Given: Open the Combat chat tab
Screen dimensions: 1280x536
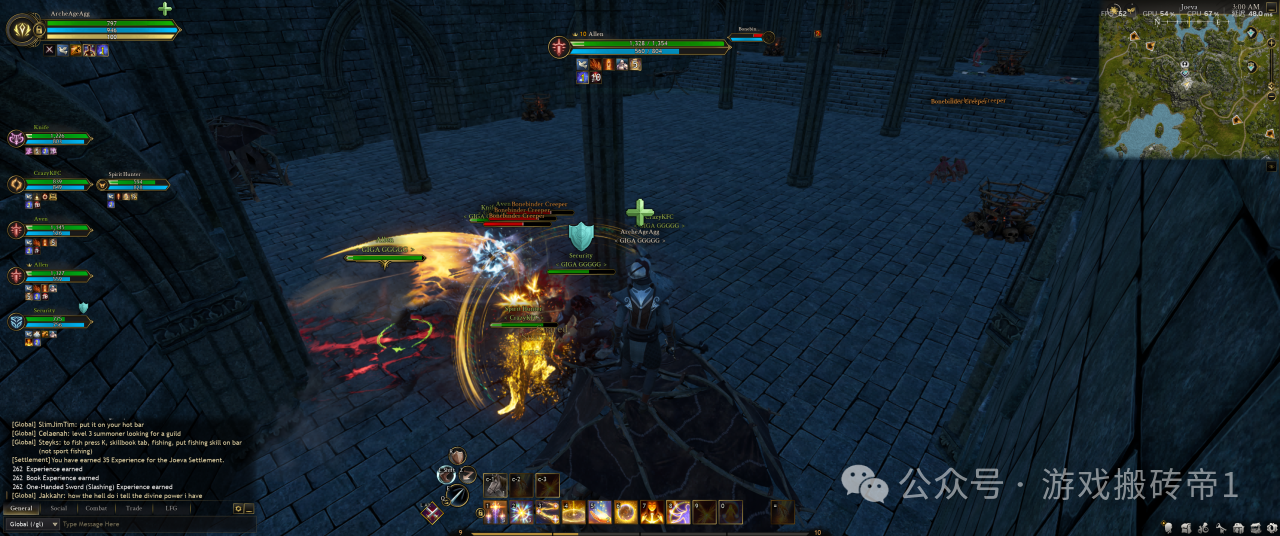Looking at the screenshot, I should coord(96,508).
